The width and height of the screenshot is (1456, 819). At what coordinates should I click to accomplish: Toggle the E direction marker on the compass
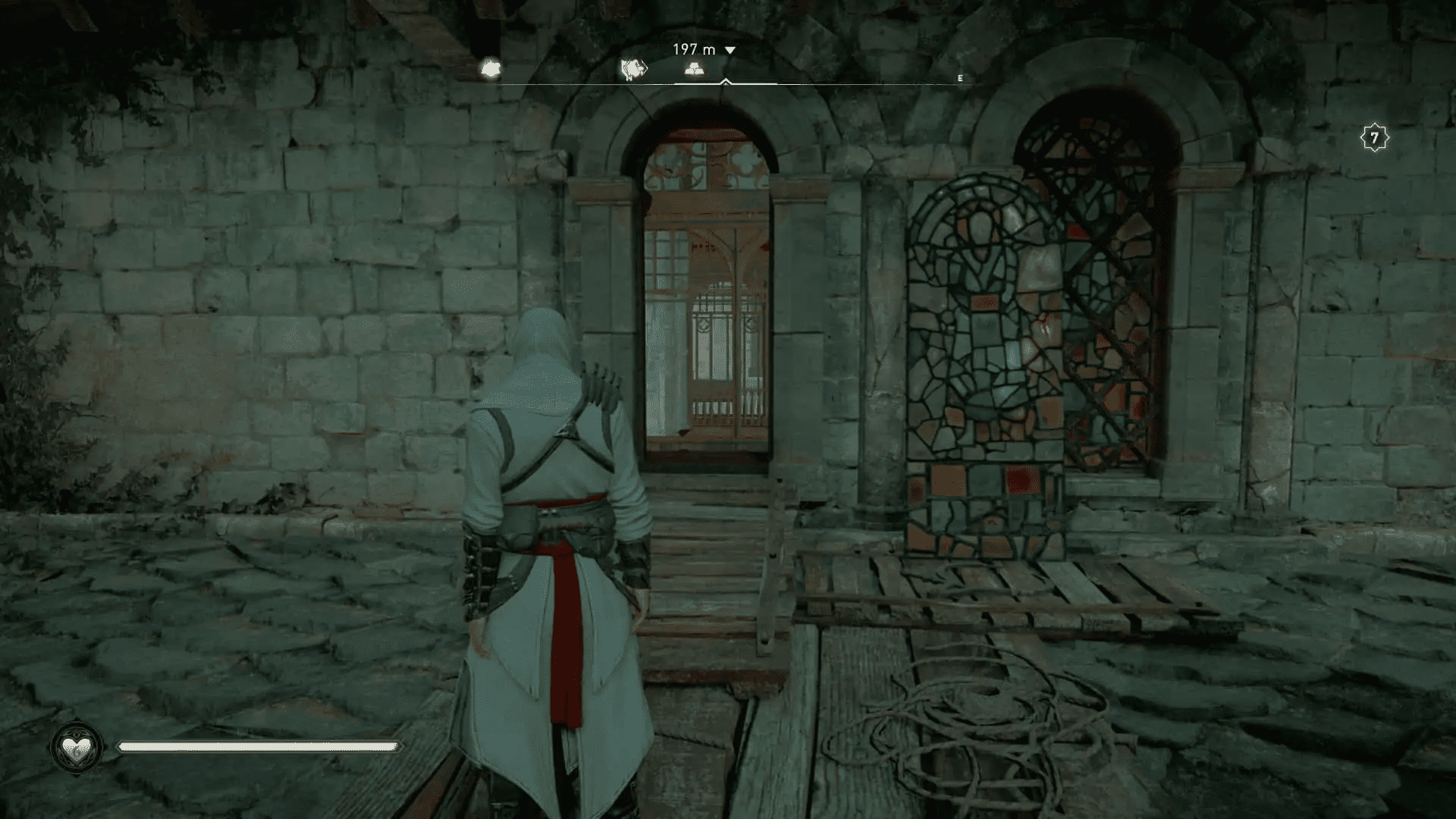[x=960, y=78]
